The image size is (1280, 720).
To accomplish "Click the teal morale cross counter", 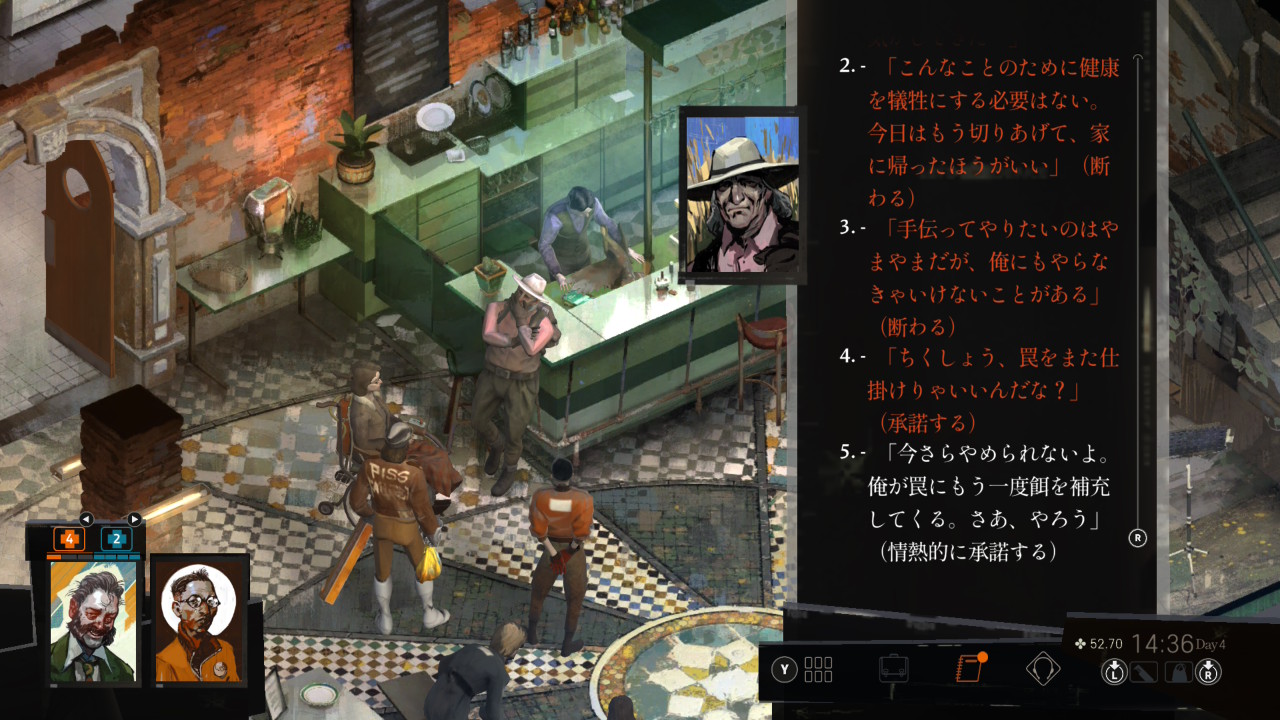I will (116, 539).
